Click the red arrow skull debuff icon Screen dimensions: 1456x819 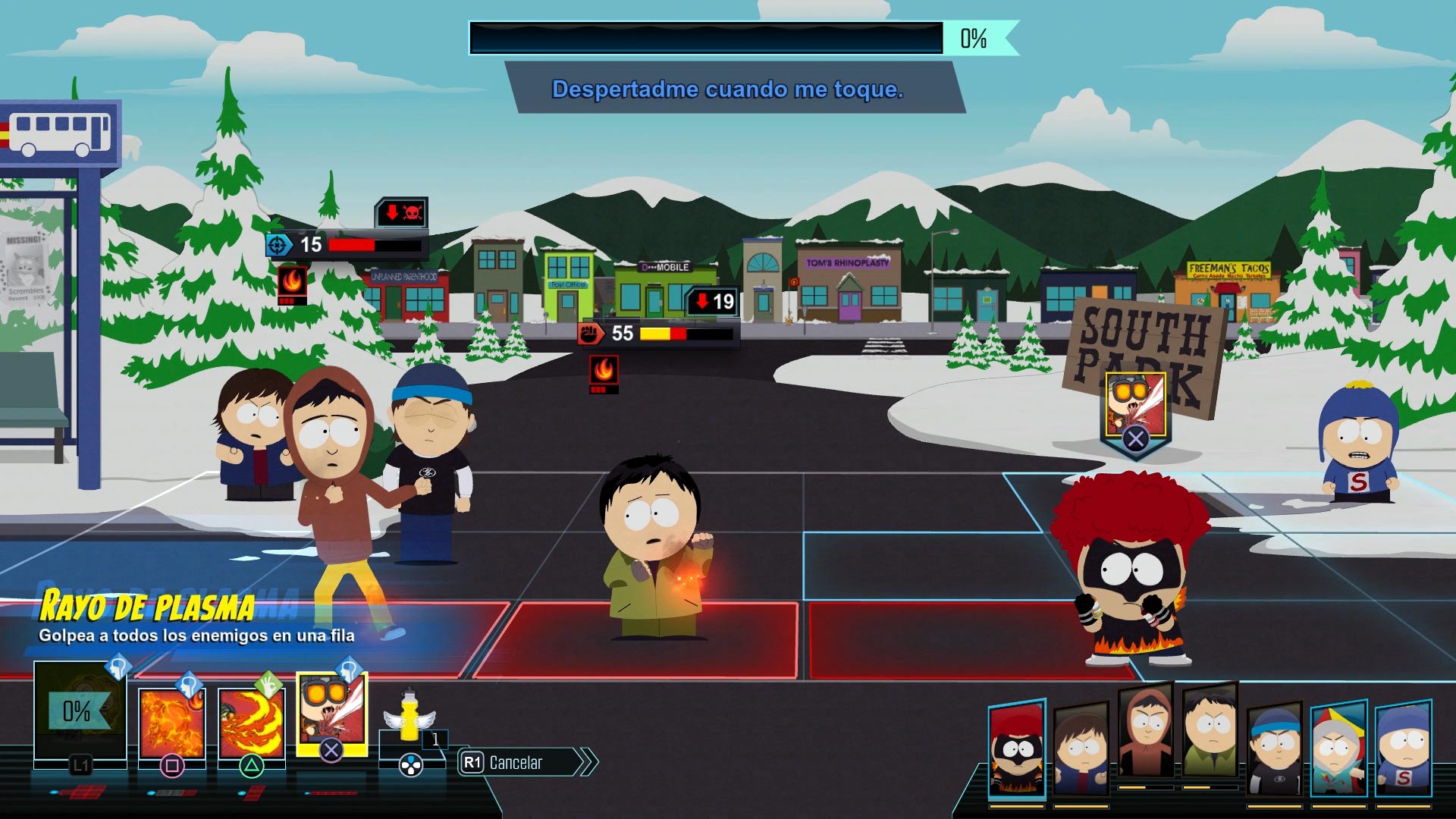[x=402, y=213]
